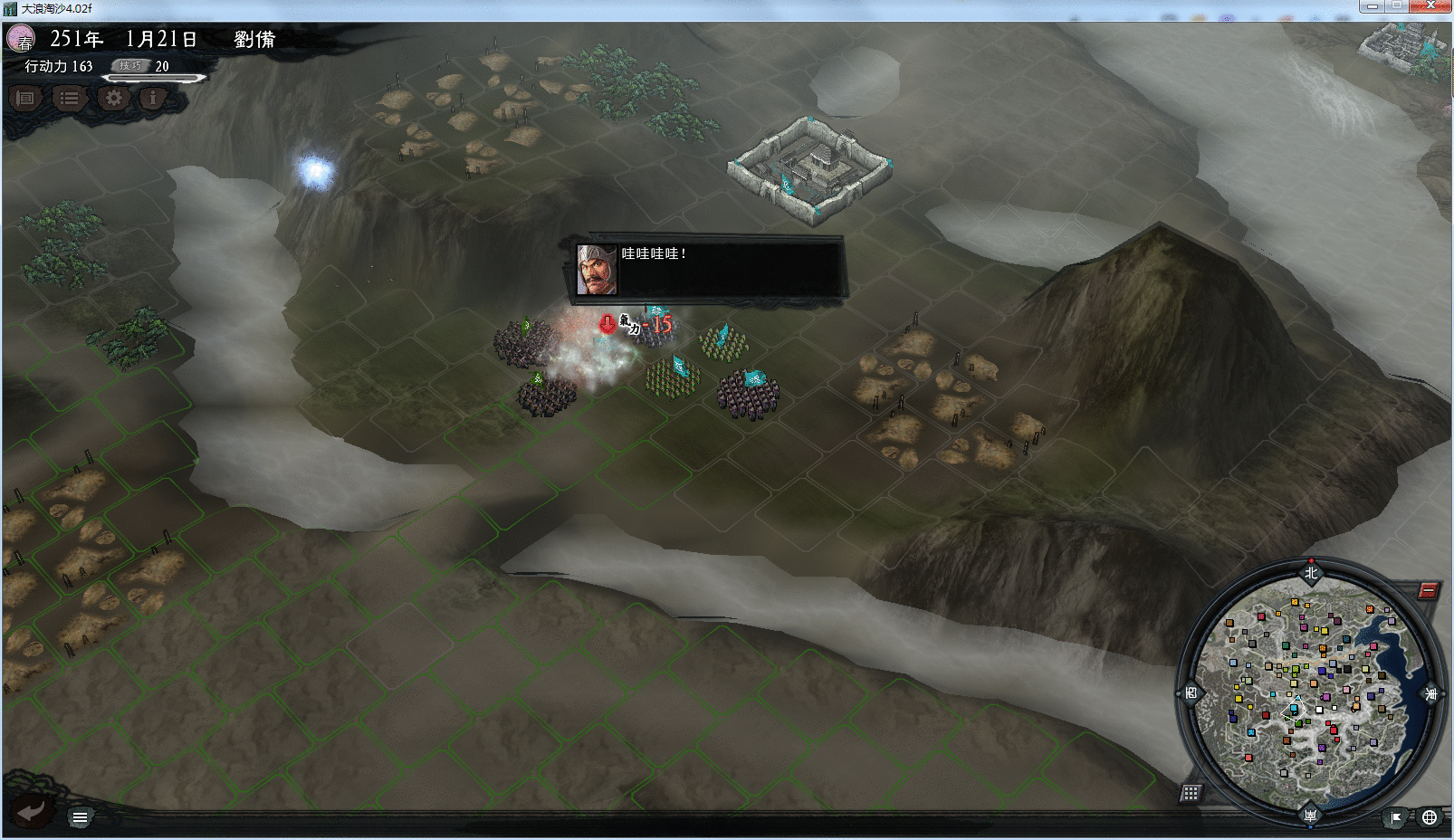The height and width of the screenshot is (840, 1454).
Task: Minimize the game window
Action: (x=1372, y=6)
